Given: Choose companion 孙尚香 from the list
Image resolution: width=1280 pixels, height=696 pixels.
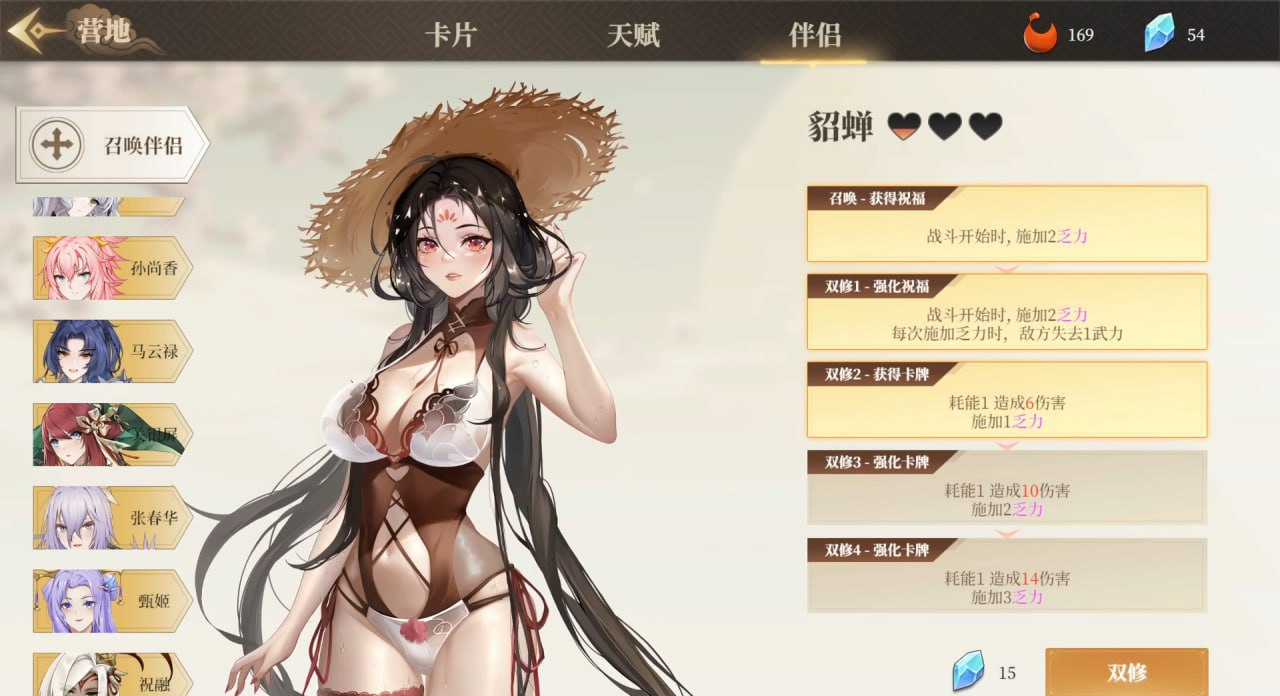Looking at the screenshot, I should (112, 268).
